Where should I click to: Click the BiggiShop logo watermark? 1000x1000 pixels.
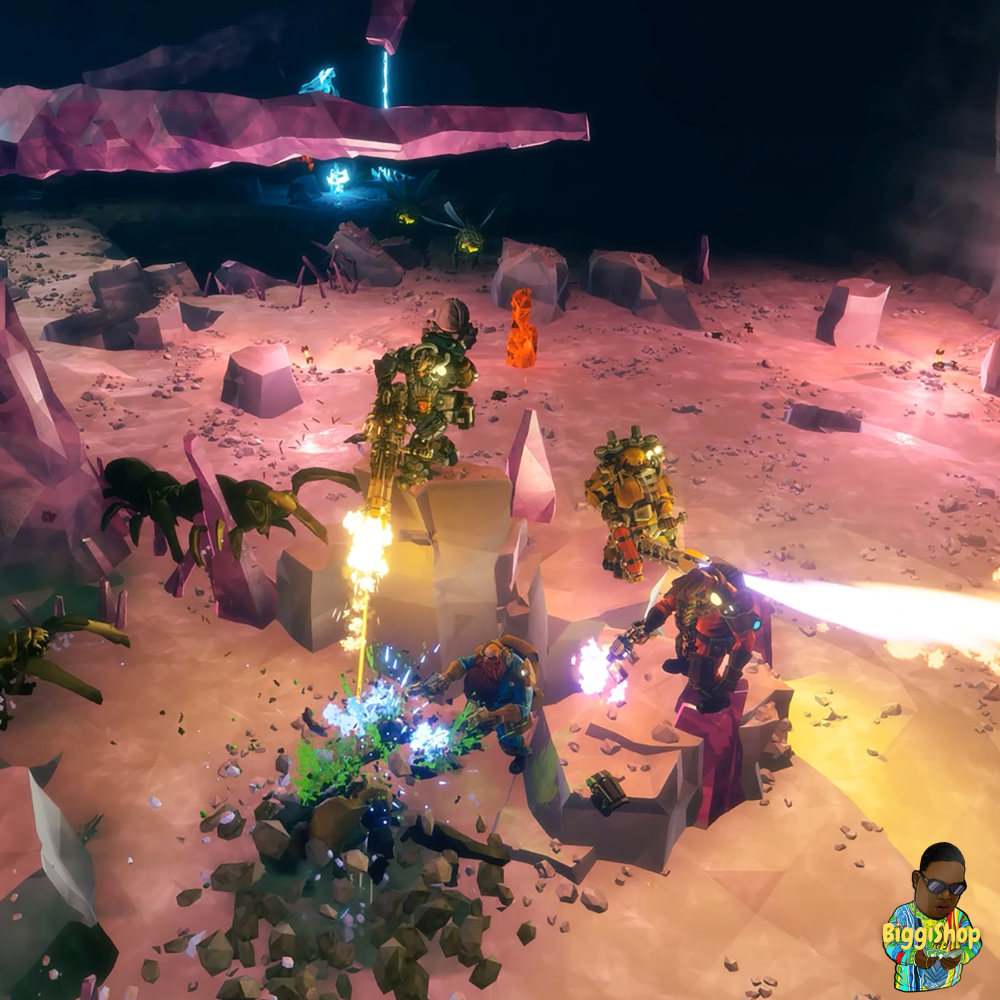coord(931,919)
